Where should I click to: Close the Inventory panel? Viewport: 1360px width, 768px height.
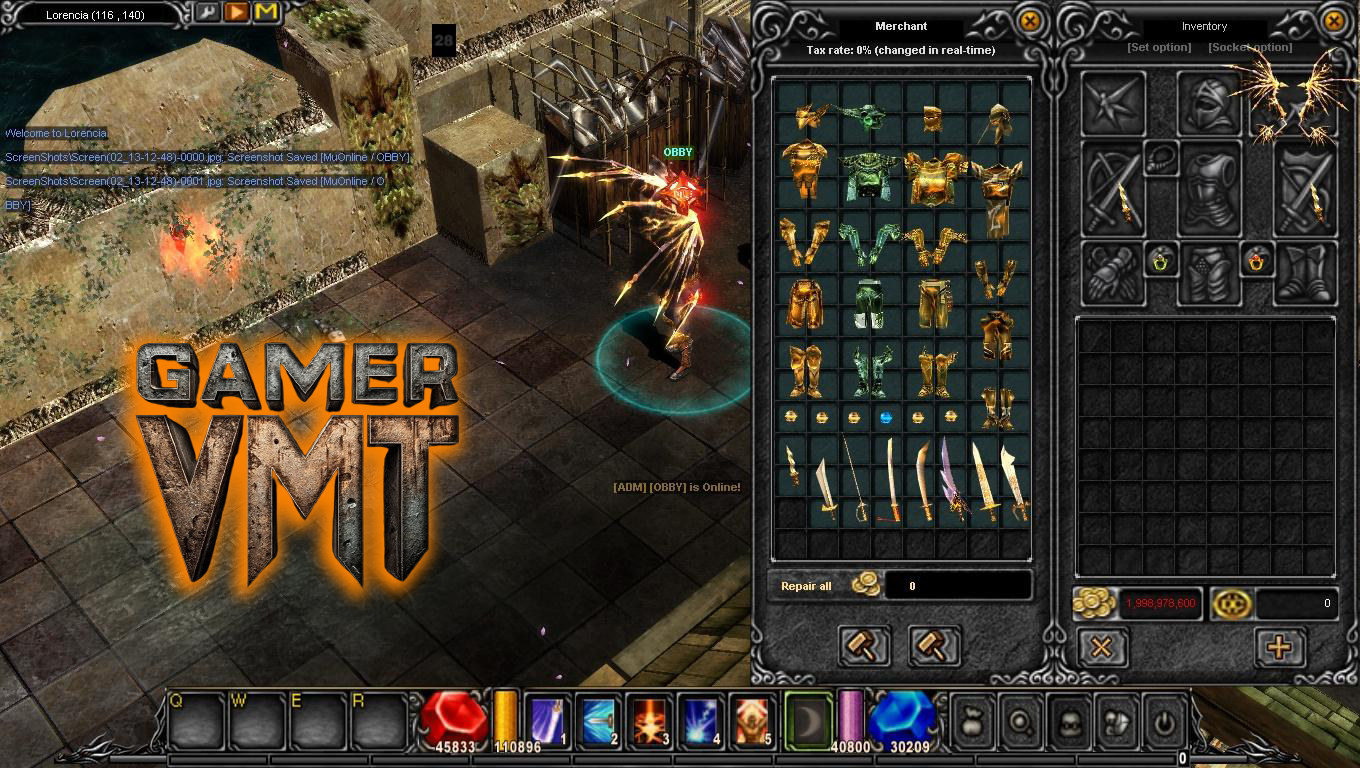[1334, 21]
